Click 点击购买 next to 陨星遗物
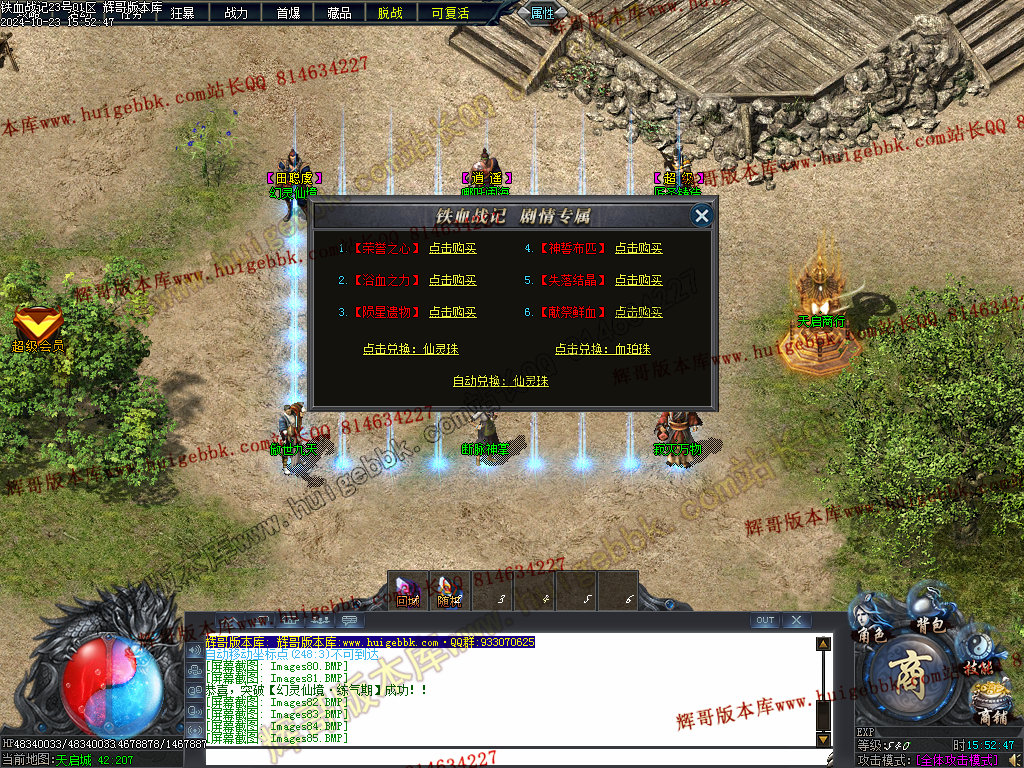The height and width of the screenshot is (768, 1024). point(452,313)
